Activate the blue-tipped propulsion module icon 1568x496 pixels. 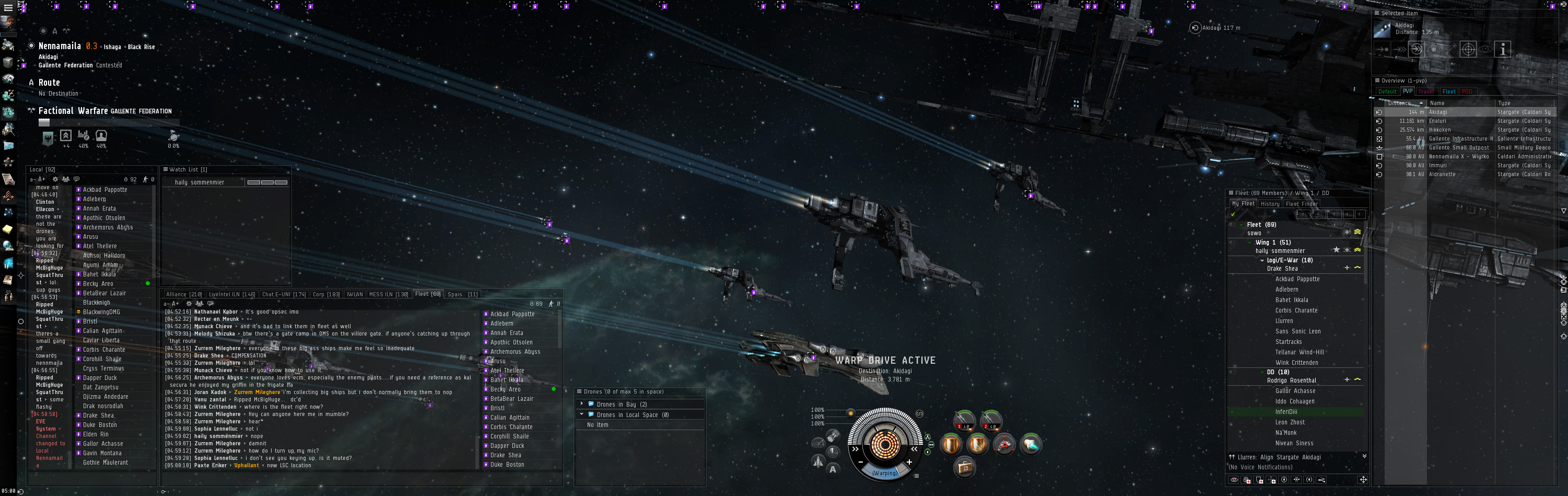[x=1031, y=445]
